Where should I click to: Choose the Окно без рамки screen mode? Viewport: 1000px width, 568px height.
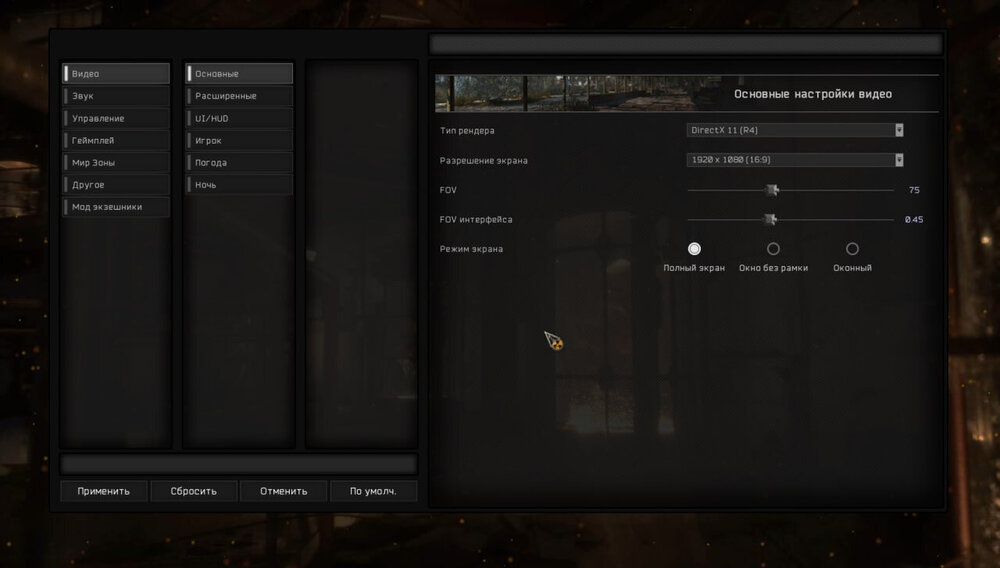coord(773,249)
